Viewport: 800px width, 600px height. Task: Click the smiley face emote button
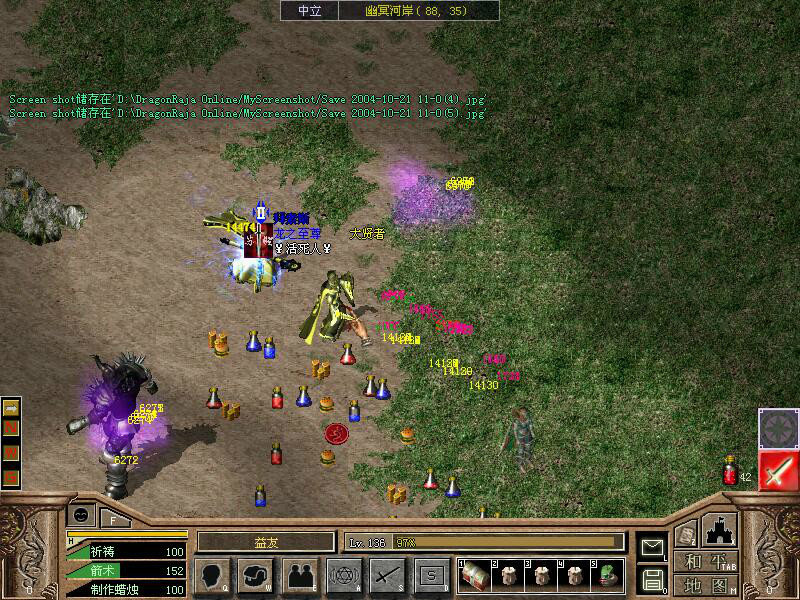click(79, 515)
